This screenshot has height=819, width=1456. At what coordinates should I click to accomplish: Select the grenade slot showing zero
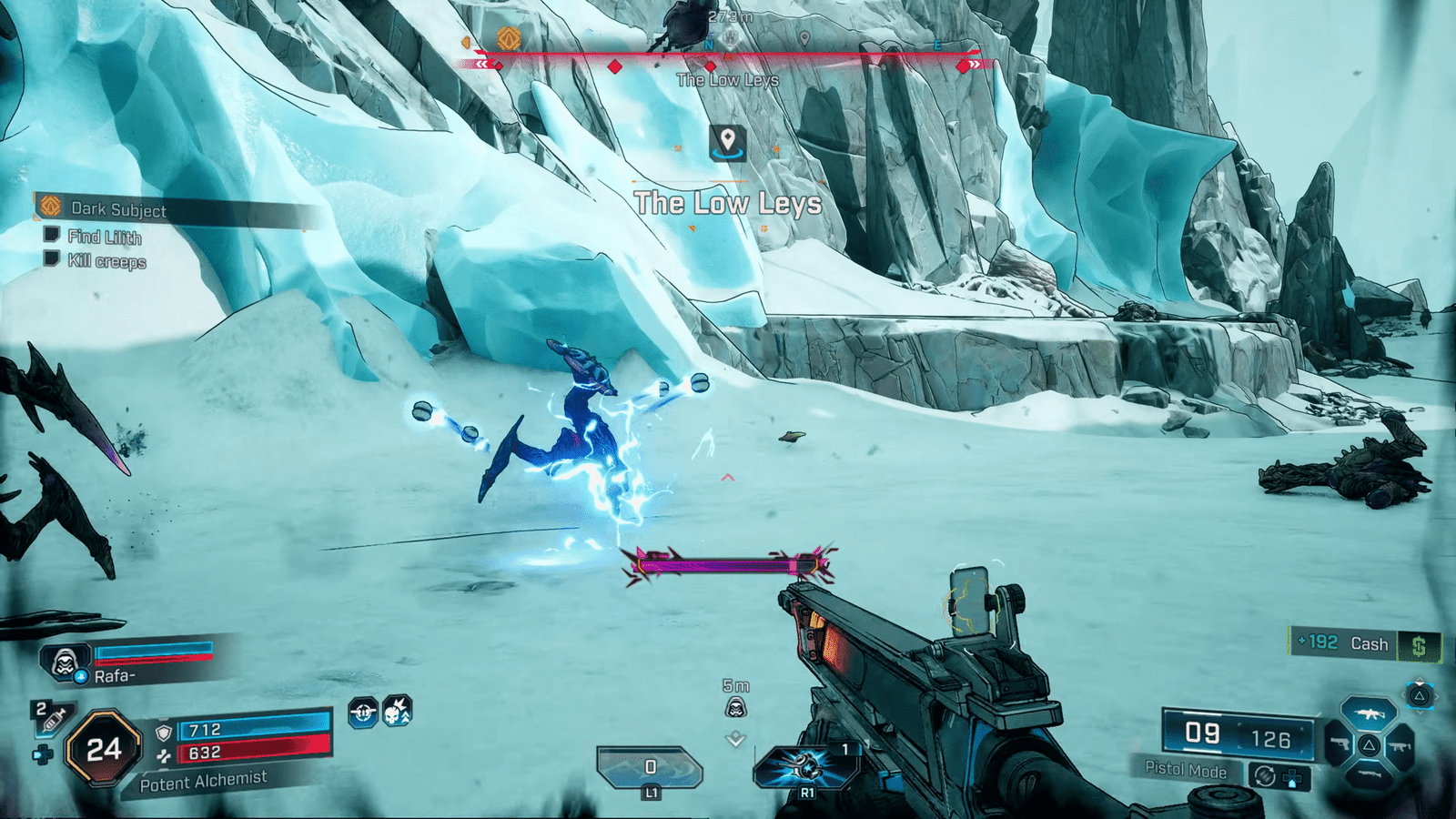[x=650, y=767]
